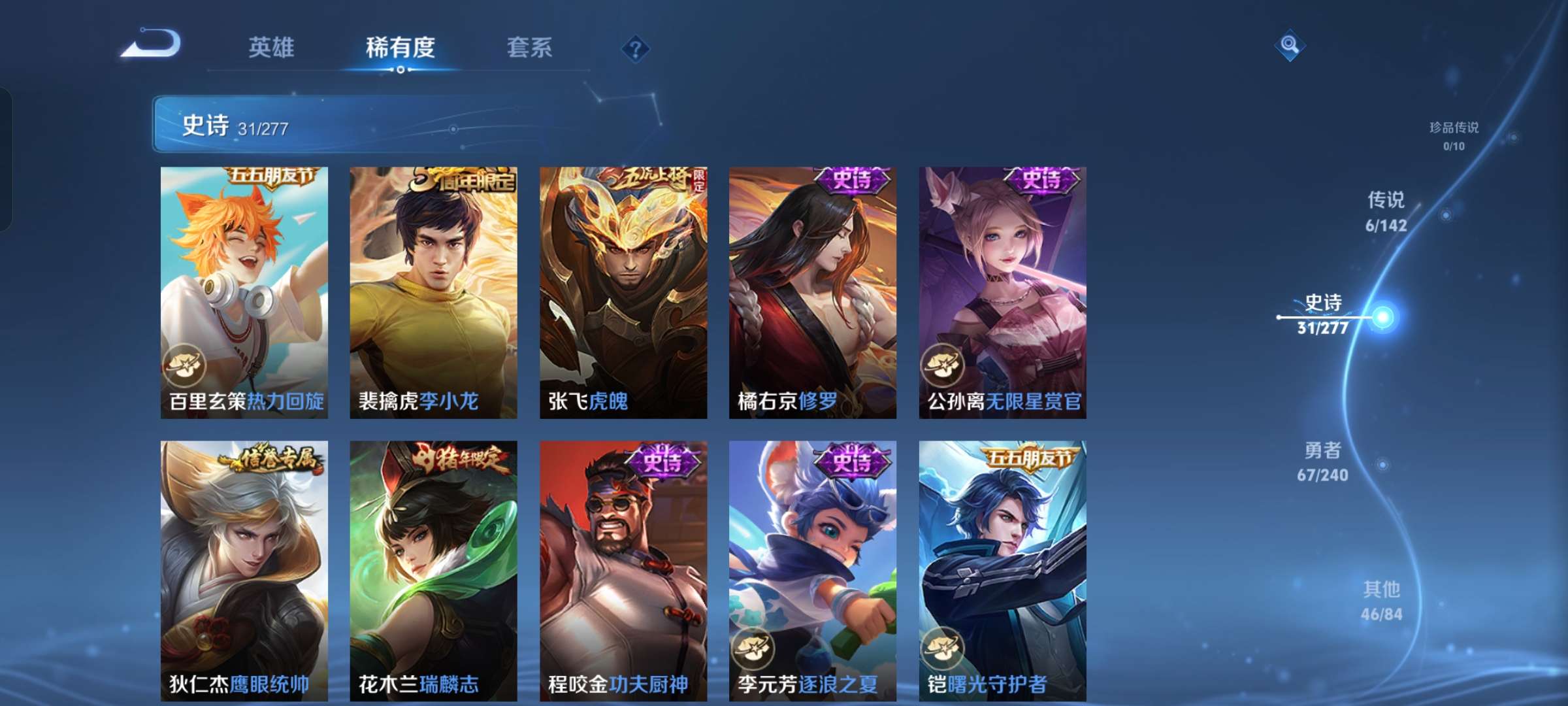
Task: Select the 裴擒虎李小龙 skin card
Action: 434,288
